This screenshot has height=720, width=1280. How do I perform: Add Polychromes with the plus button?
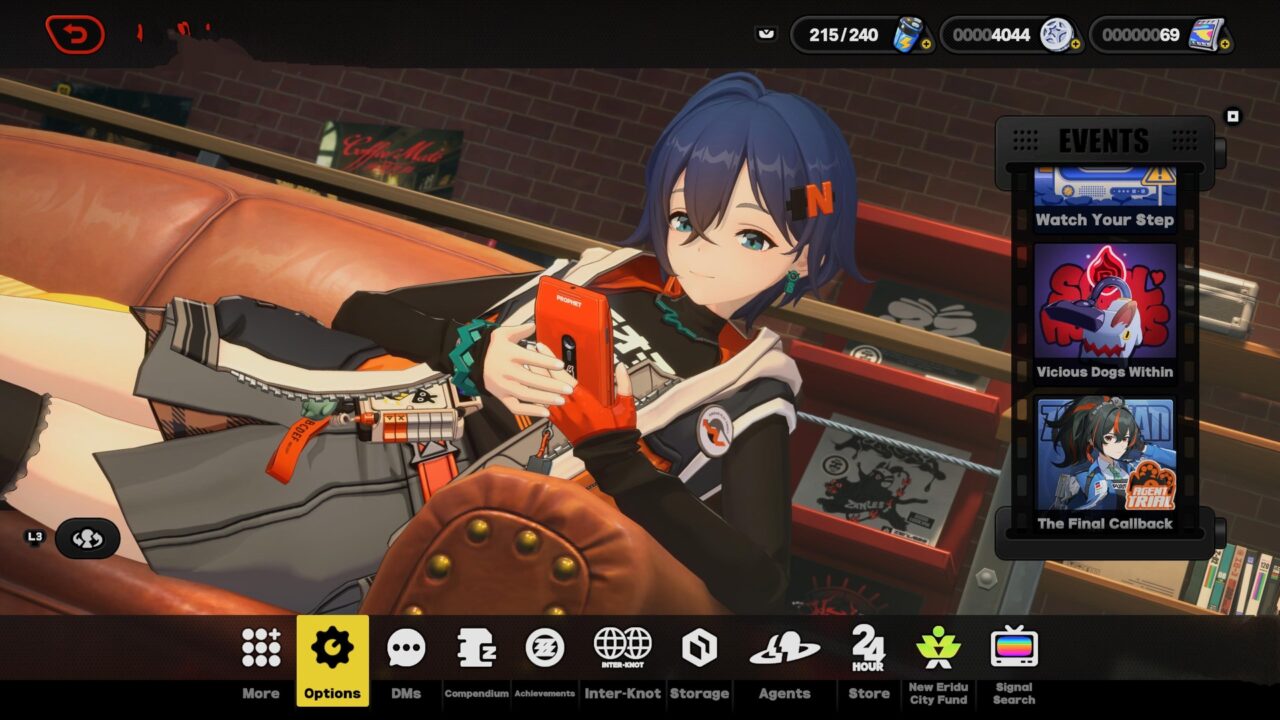click(x=1076, y=43)
